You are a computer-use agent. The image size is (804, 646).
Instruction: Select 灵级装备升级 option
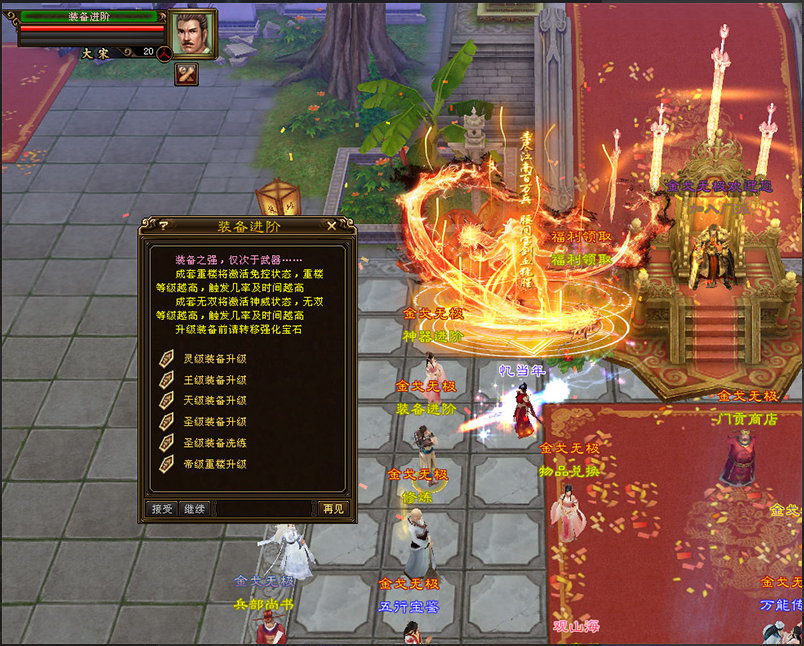[x=214, y=359]
